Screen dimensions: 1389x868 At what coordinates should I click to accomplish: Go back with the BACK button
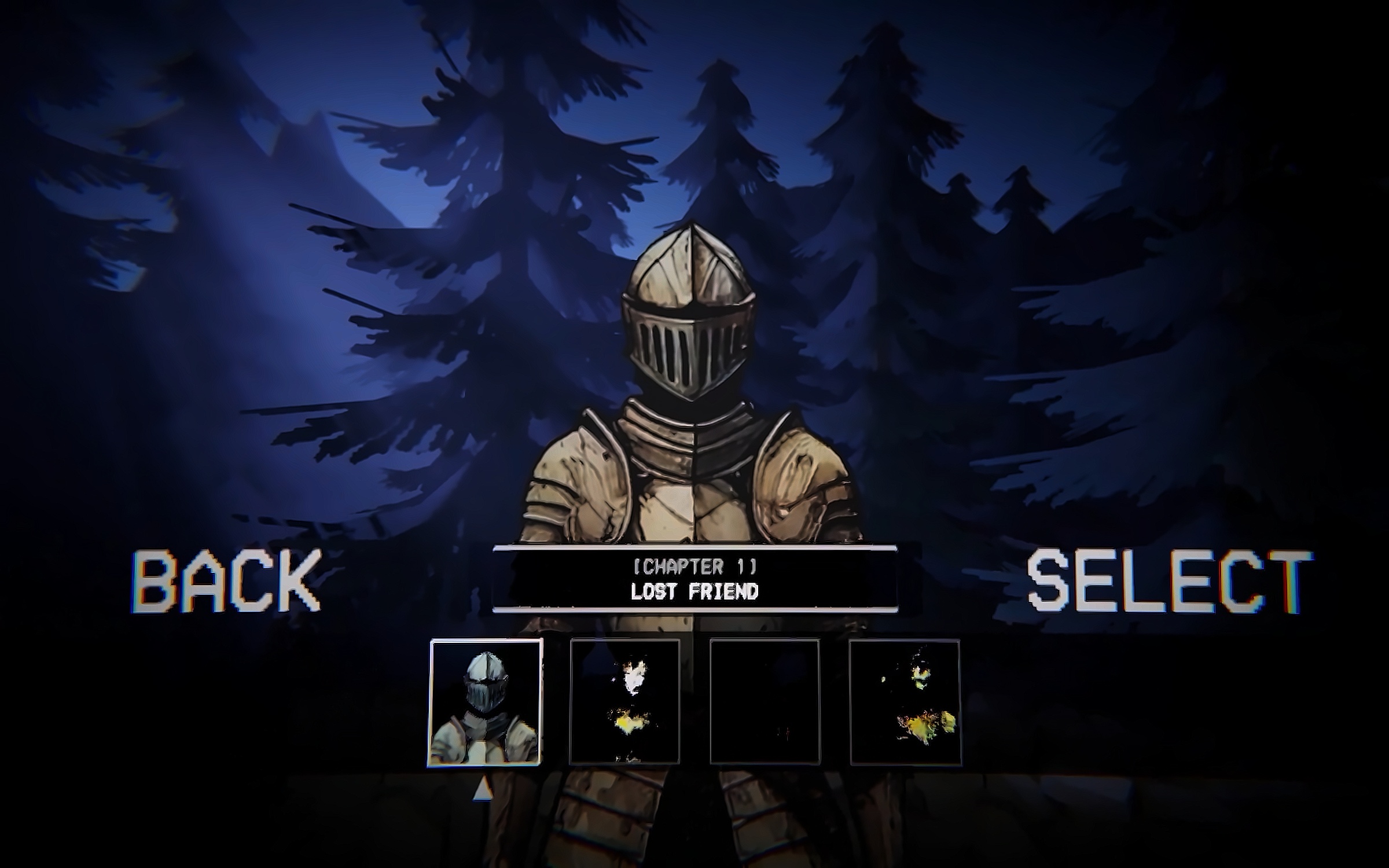tap(226, 580)
